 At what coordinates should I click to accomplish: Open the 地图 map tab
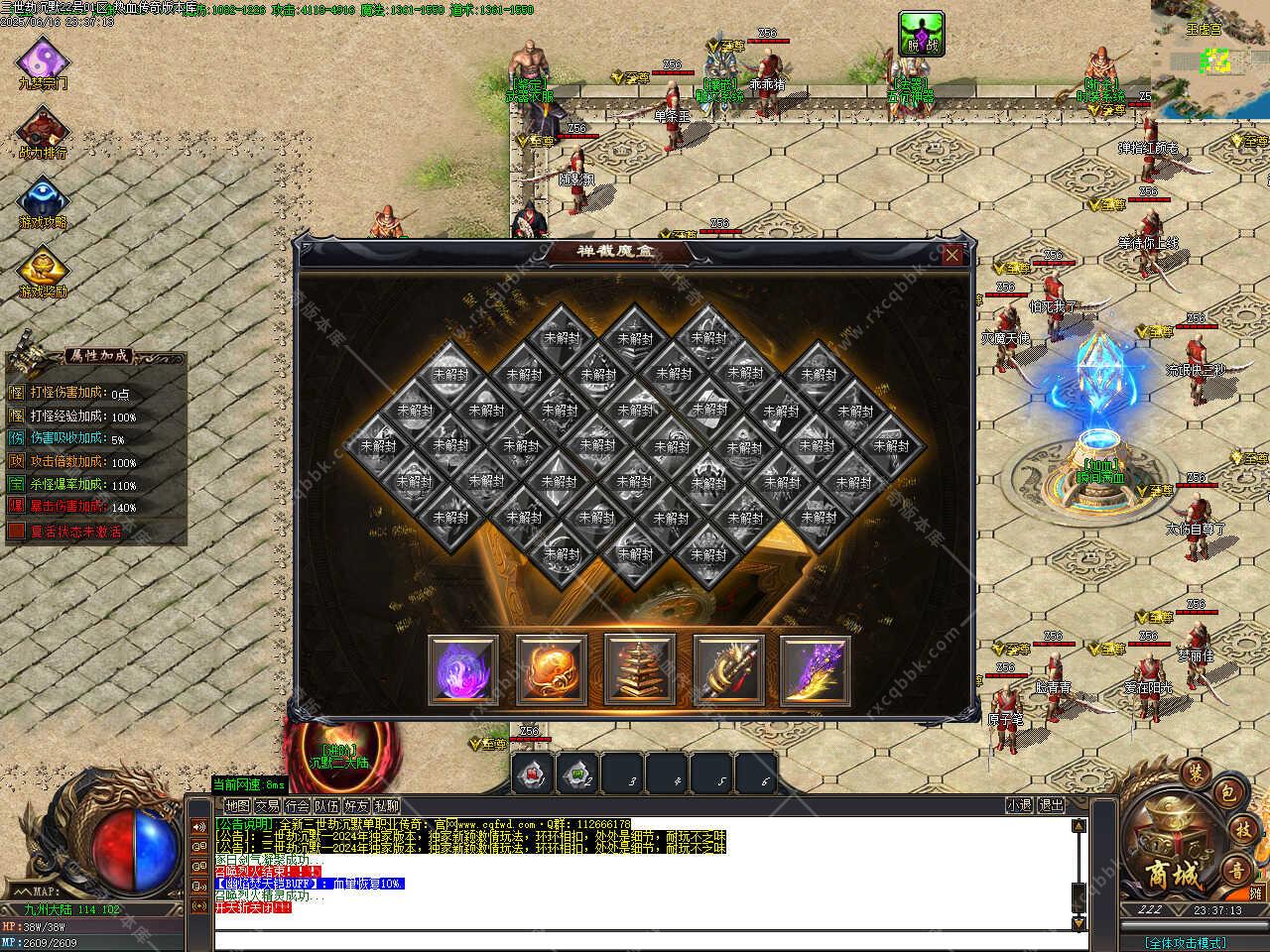pyautogui.click(x=237, y=806)
